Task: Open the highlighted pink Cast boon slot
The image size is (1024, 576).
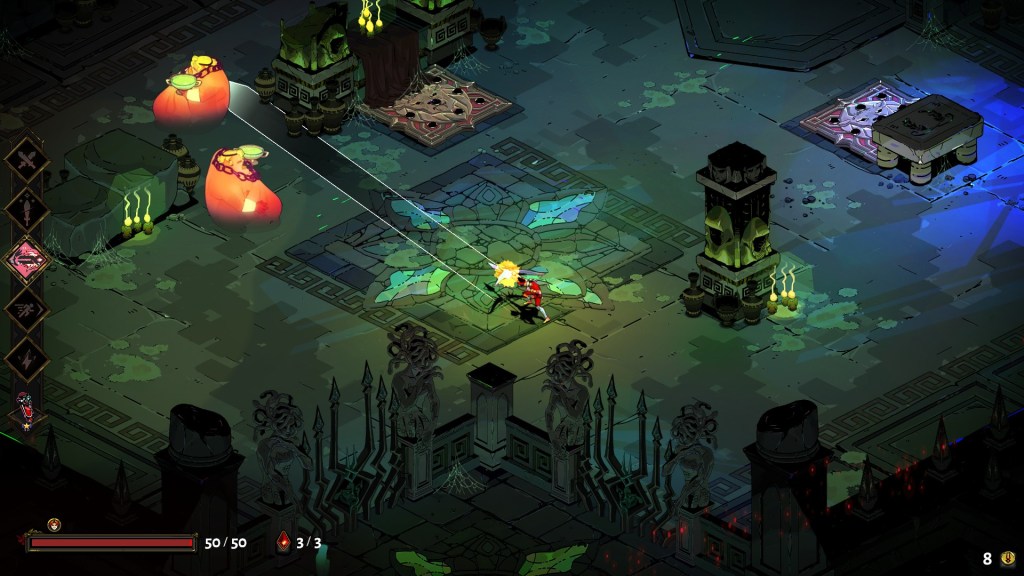Action: pyautogui.click(x=28, y=259)
